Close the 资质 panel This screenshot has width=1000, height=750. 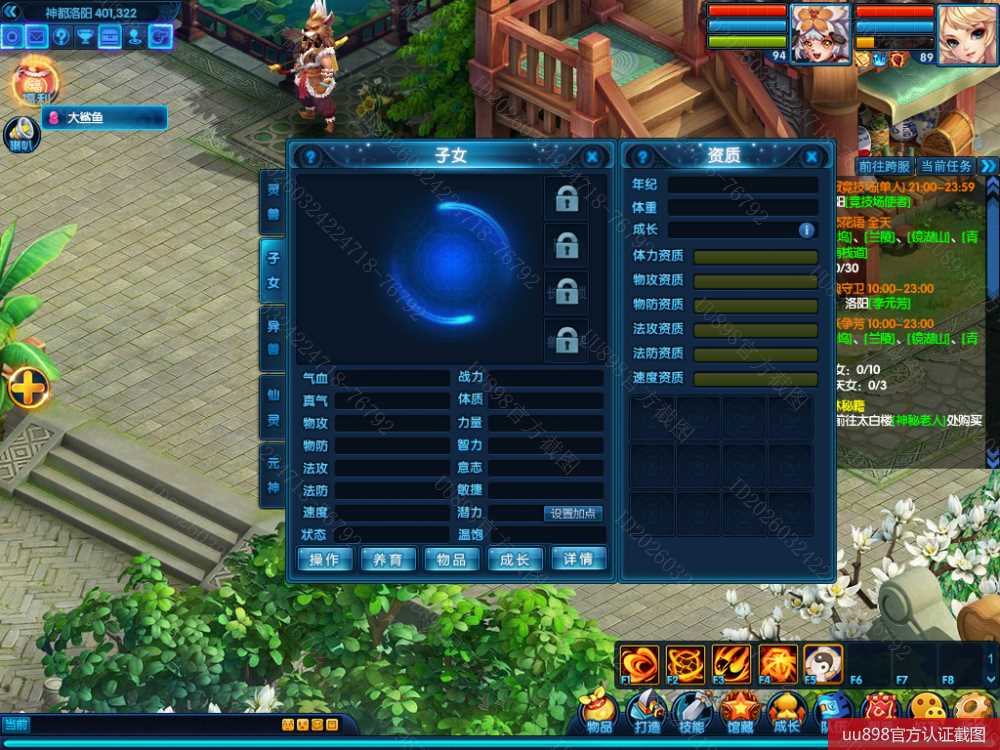click(811, 157)
